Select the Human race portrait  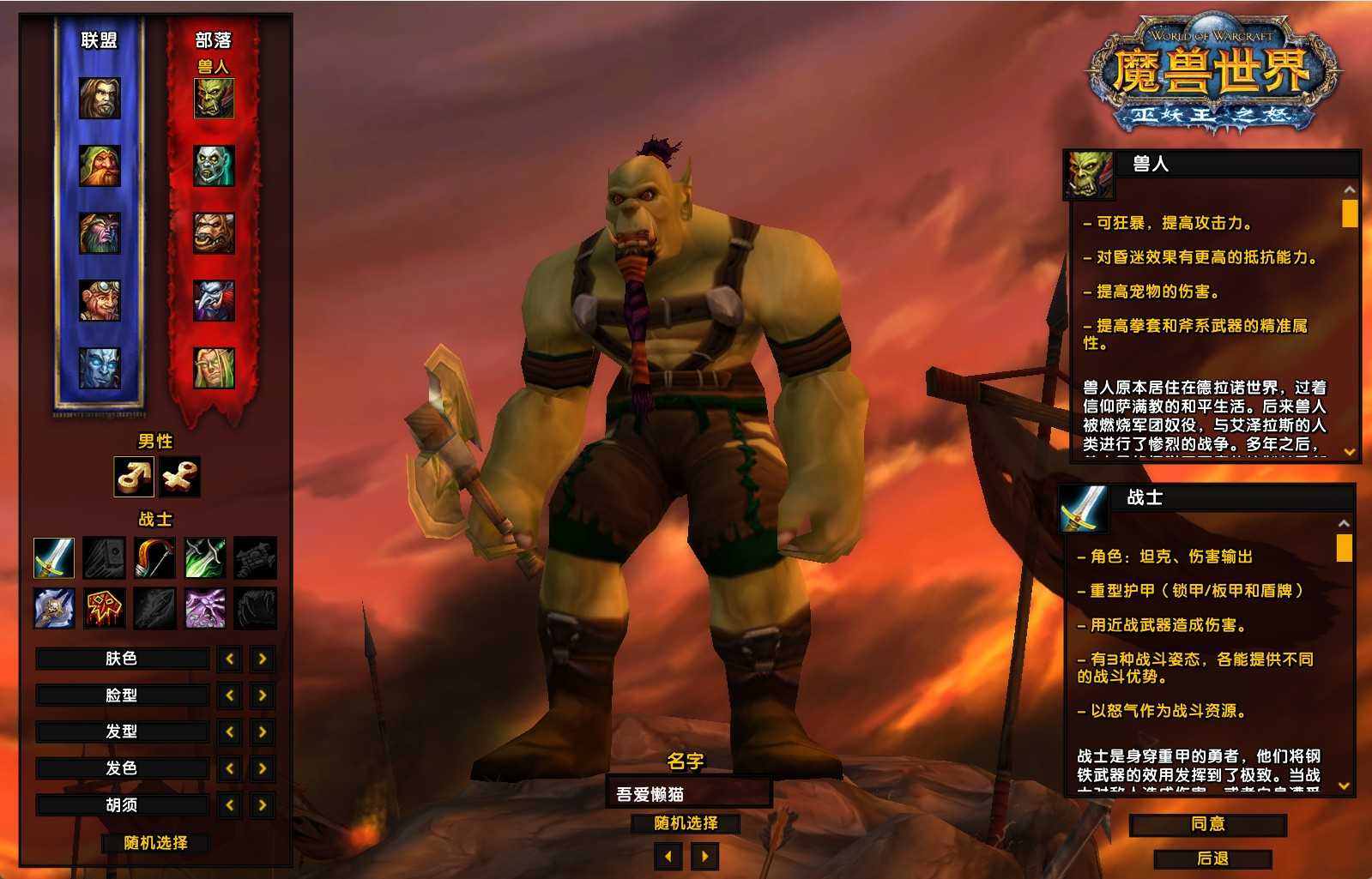[x=100, y=99]
